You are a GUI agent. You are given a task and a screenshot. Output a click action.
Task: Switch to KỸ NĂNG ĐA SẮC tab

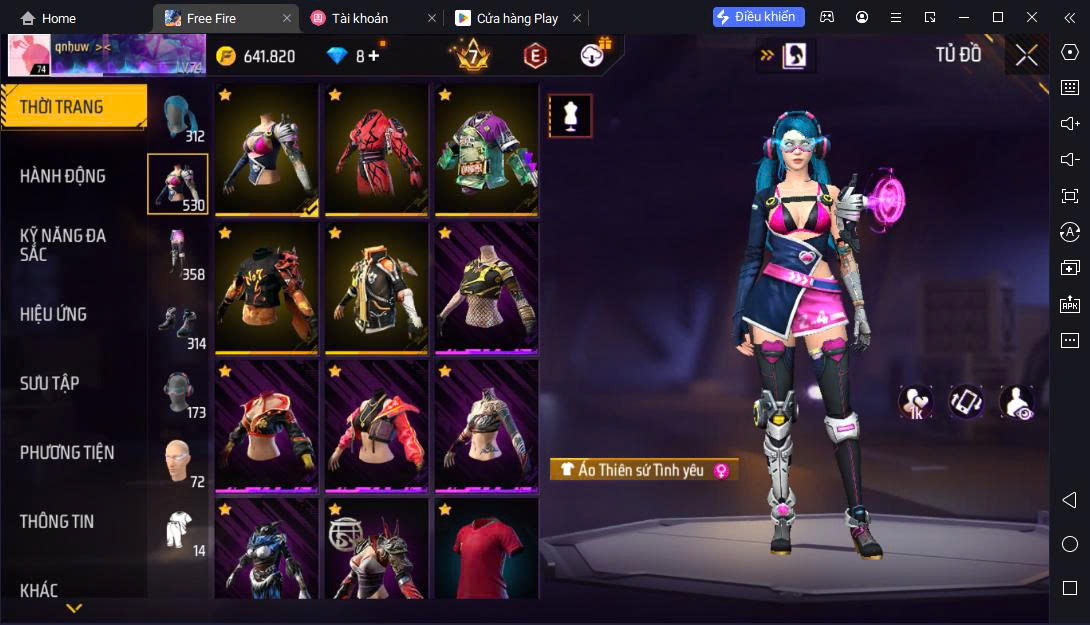pyautogui.click(x=63, y=245)
